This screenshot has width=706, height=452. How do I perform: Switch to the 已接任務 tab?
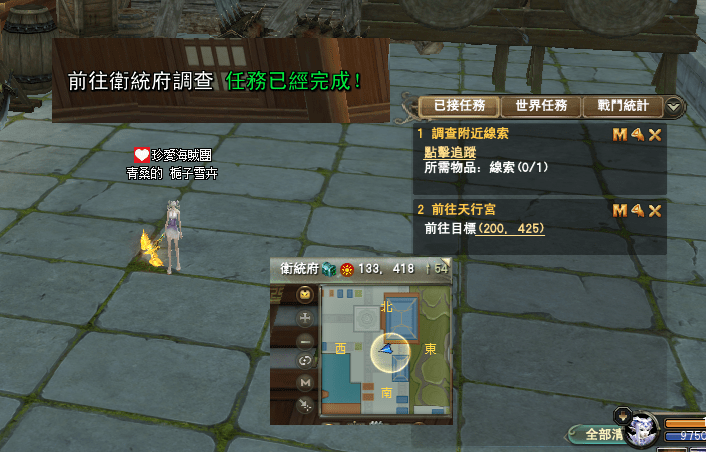click(452, 105)
